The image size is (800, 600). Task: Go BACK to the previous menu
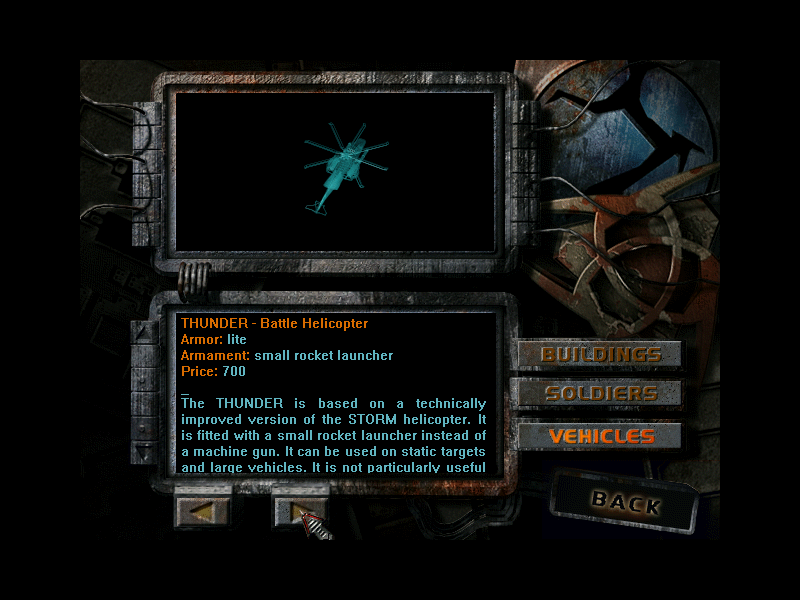point(625,502)
